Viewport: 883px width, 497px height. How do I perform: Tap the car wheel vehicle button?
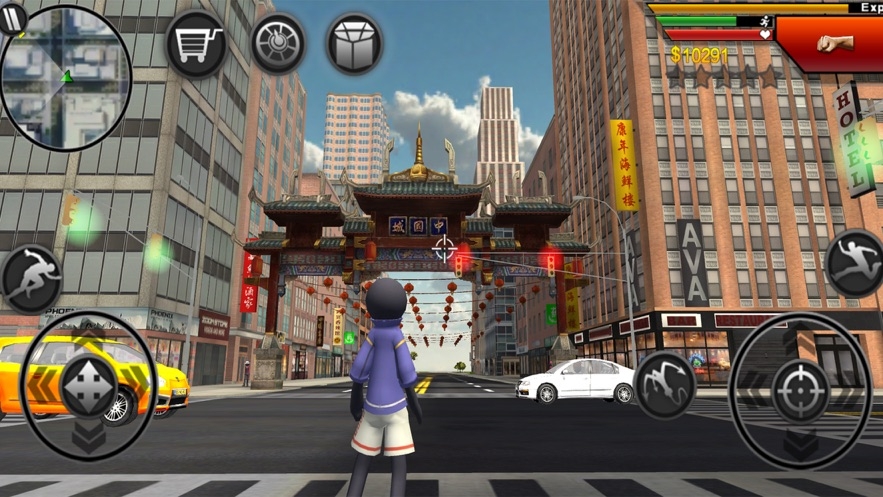278,43
